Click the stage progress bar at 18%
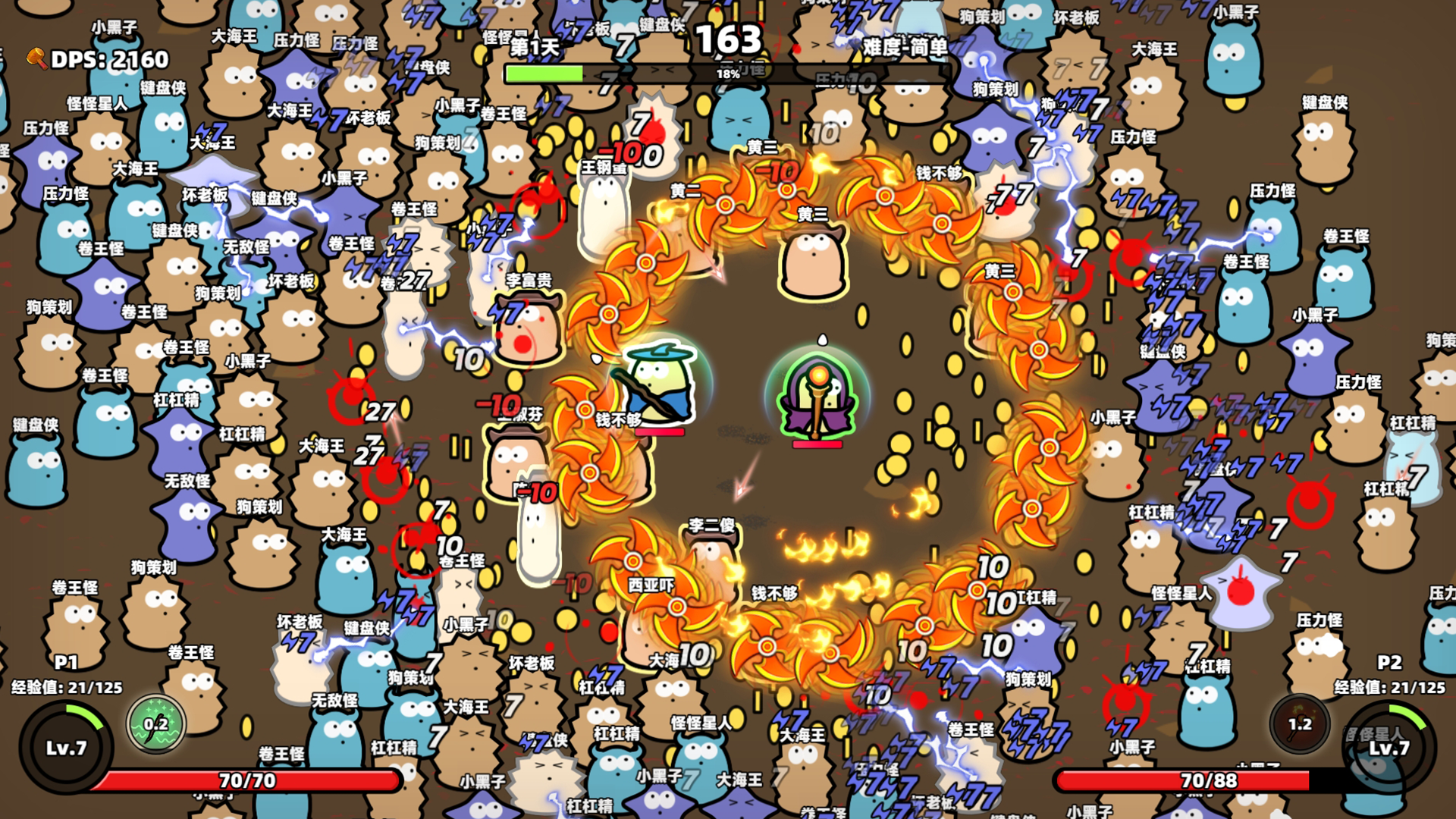The height and width of the screenshot is (819, 1456). coord(728,73)
